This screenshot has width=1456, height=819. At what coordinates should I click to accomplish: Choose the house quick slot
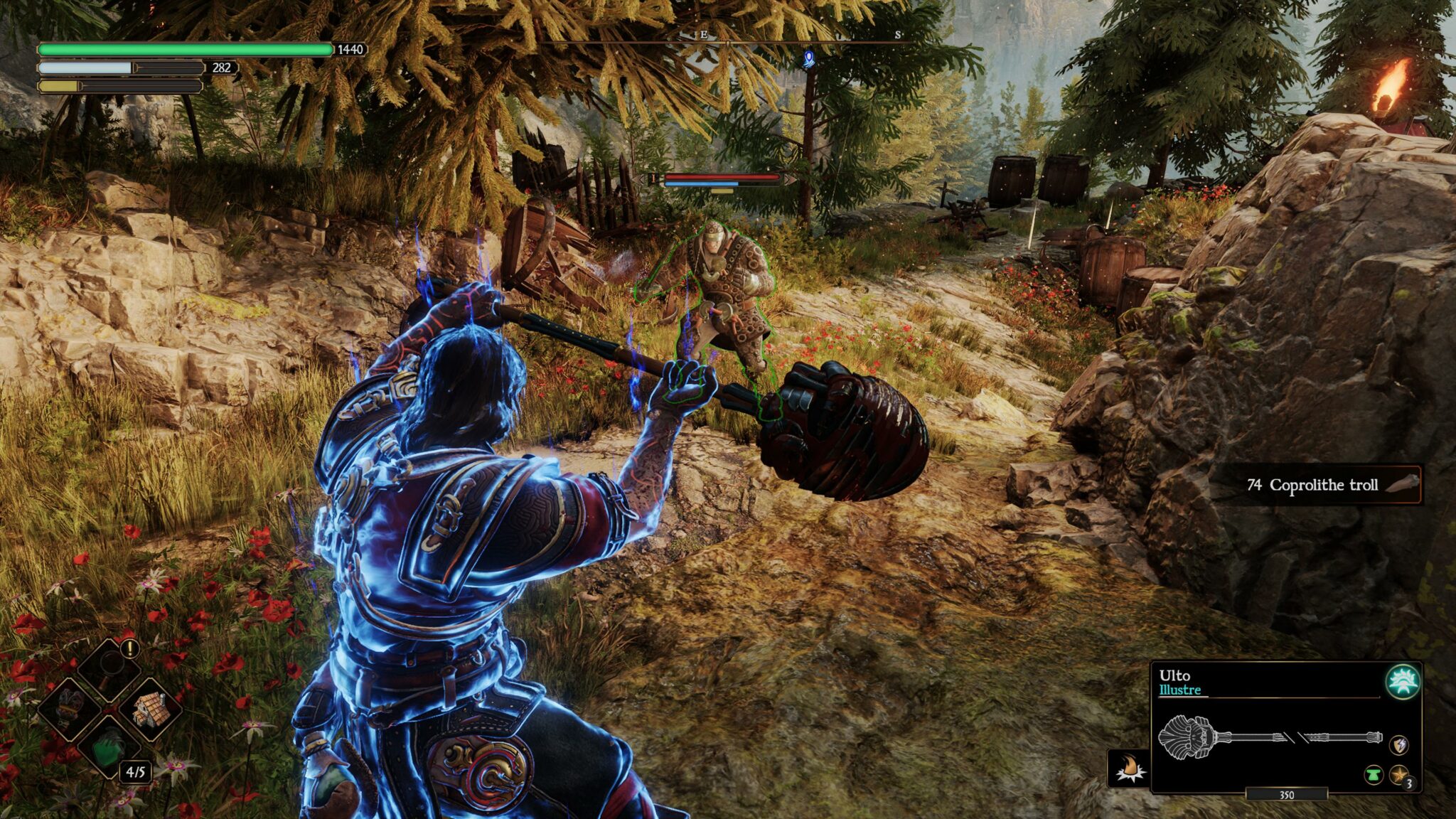pos(151,708)
